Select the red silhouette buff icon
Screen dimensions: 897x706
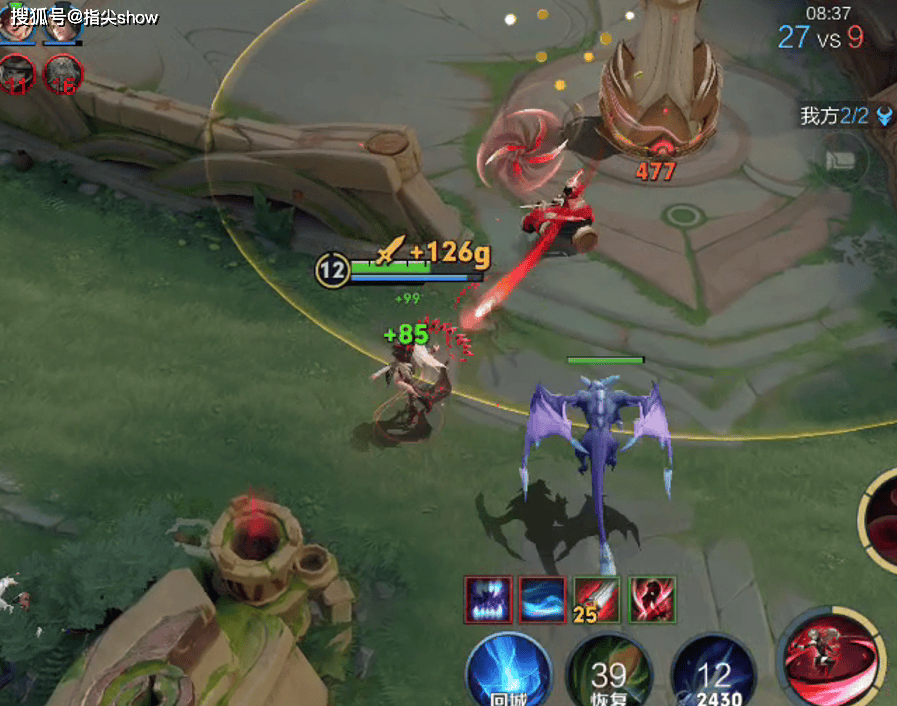click(x=652, y=600)
